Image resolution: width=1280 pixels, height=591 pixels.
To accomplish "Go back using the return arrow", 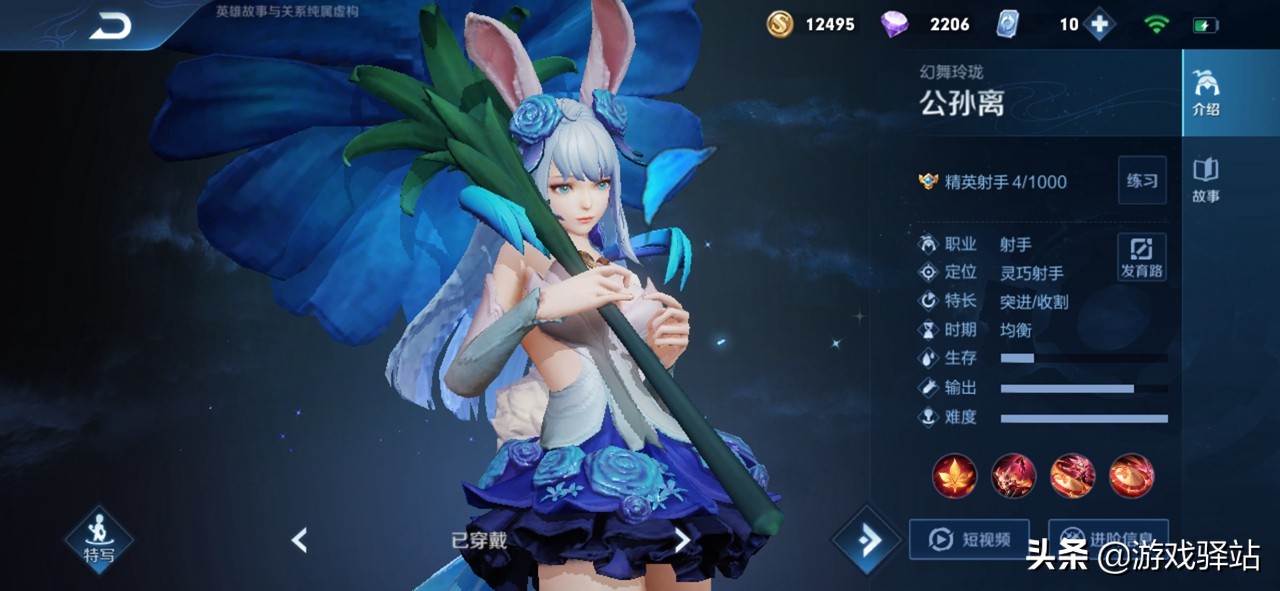I will pos(110,26).
